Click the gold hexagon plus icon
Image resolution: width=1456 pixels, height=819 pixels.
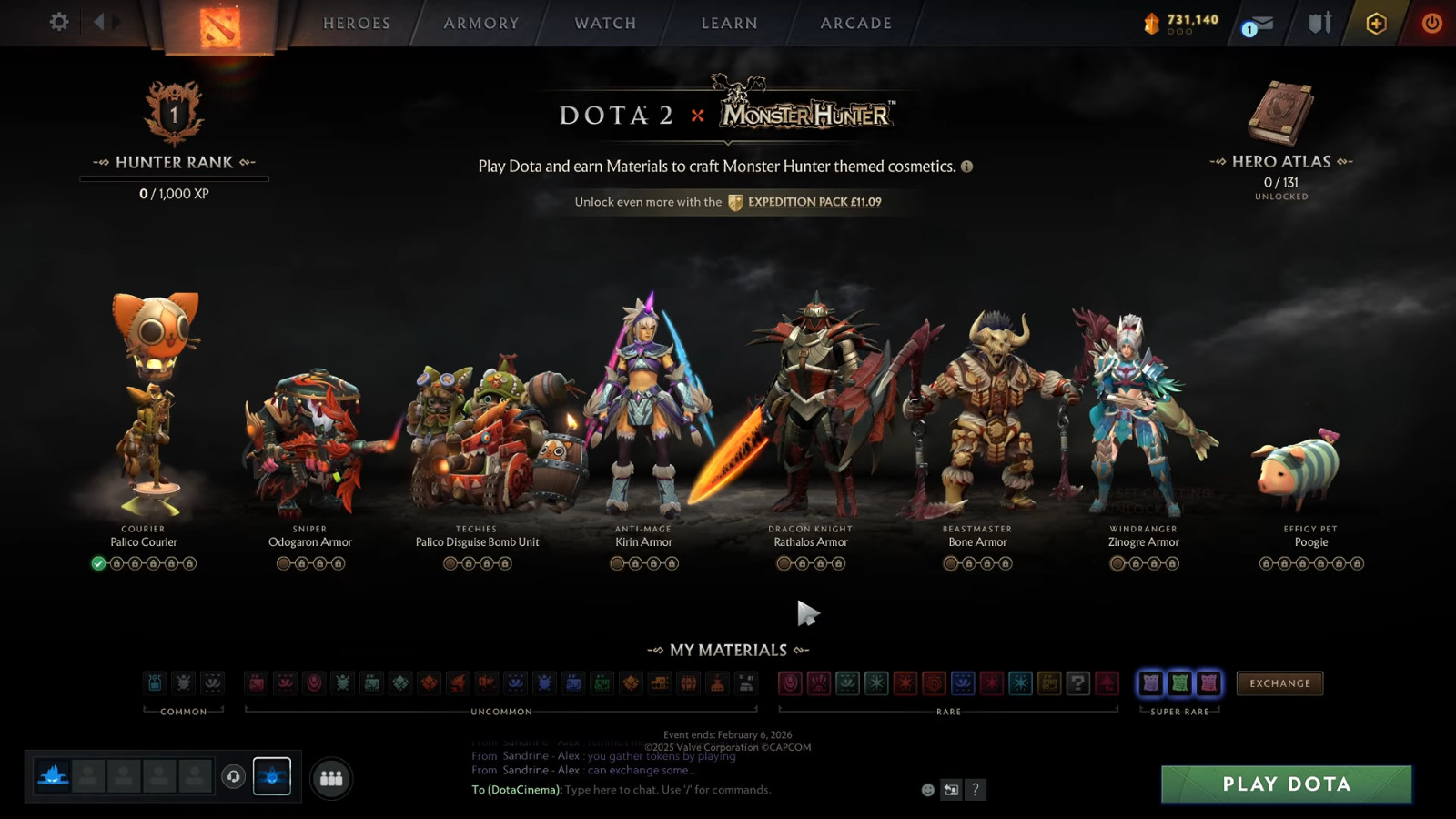pyautogui.click(x=1377, y=23)
